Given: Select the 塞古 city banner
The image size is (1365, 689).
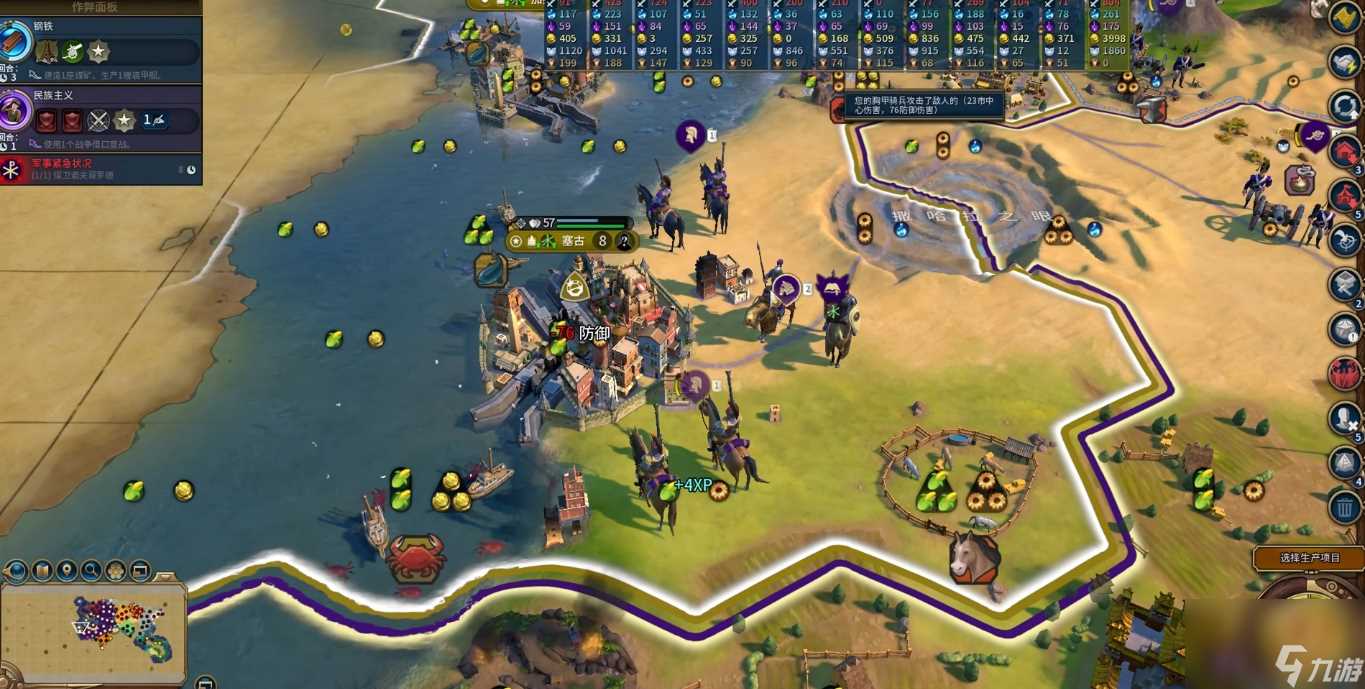Looking at the screenshot, I should tap(572, 241).
